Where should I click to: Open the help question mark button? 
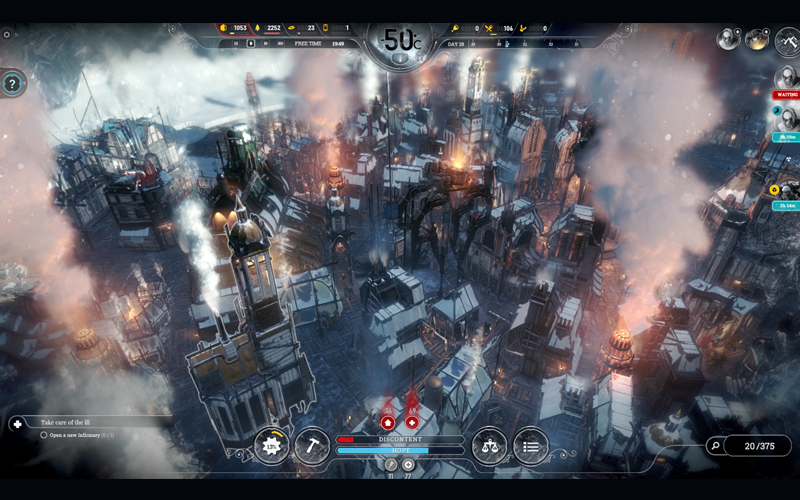12,84
